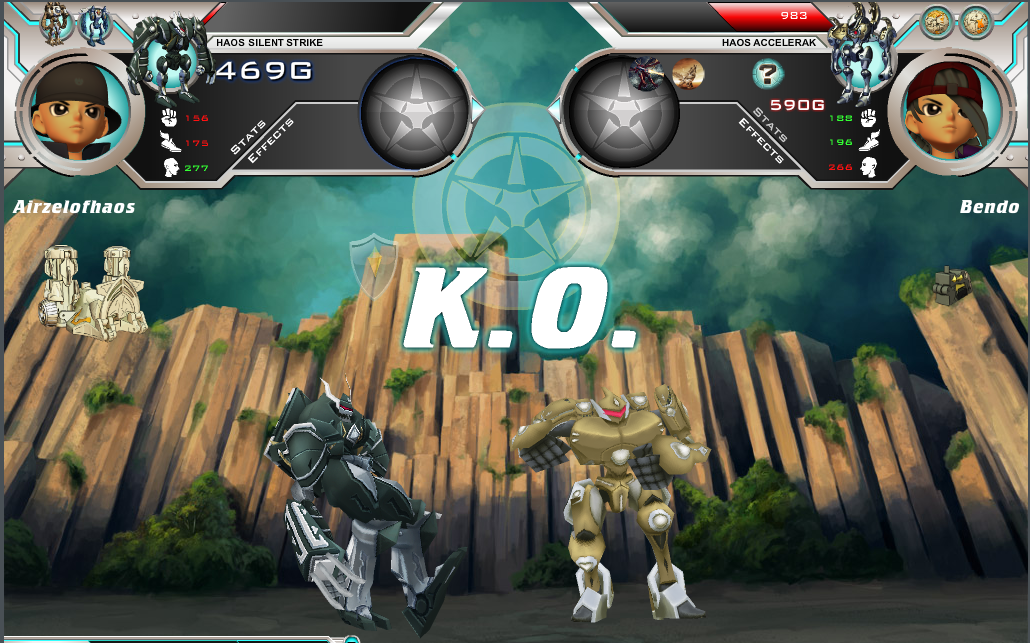Choose the tan reserve robot icon beside the blue one
Image resolution: width=1030 pixels, height=643 pixels.
(55, 24)
